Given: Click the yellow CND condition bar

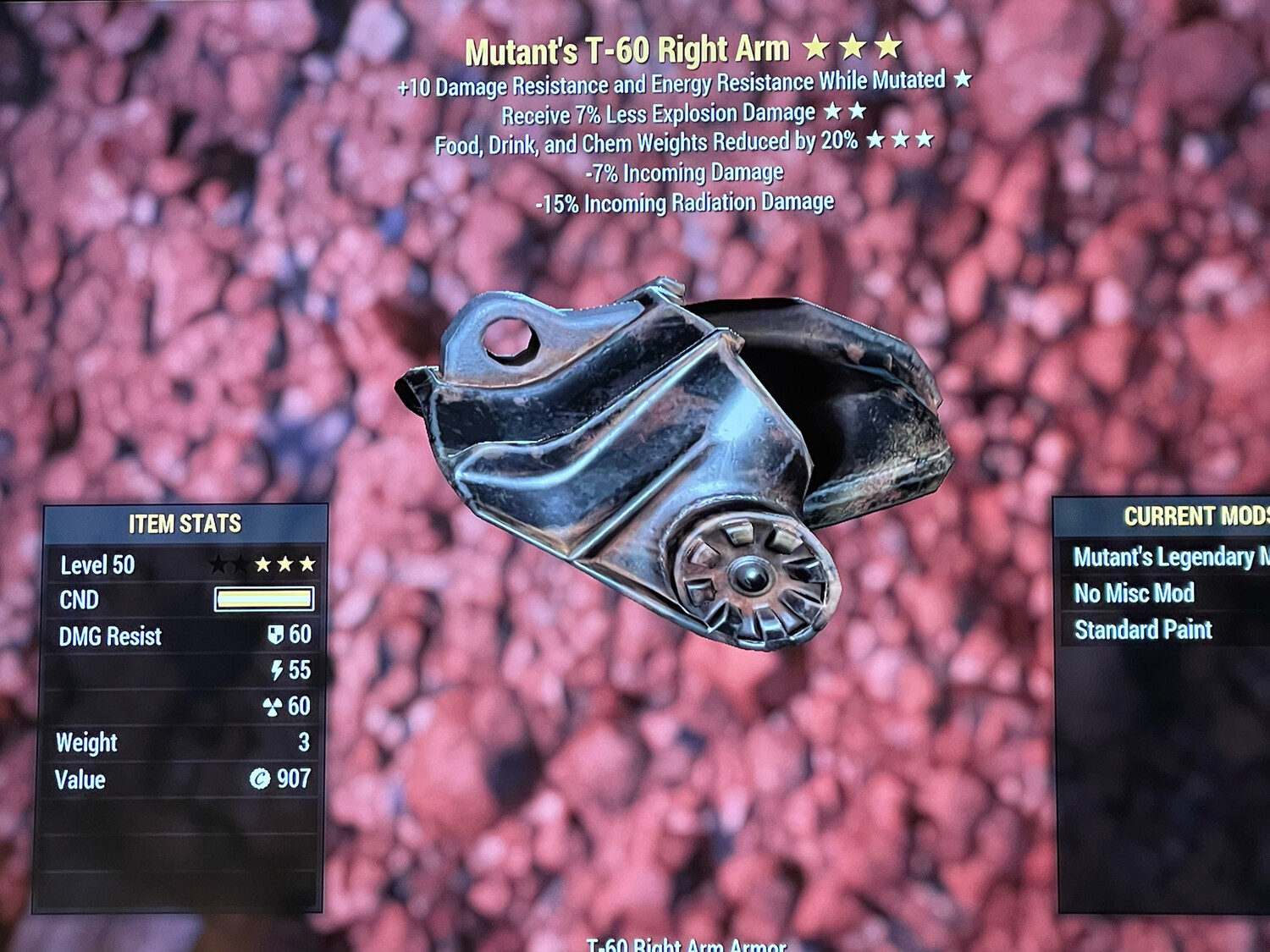Looking at the screenshot, I should coord(264,599).
